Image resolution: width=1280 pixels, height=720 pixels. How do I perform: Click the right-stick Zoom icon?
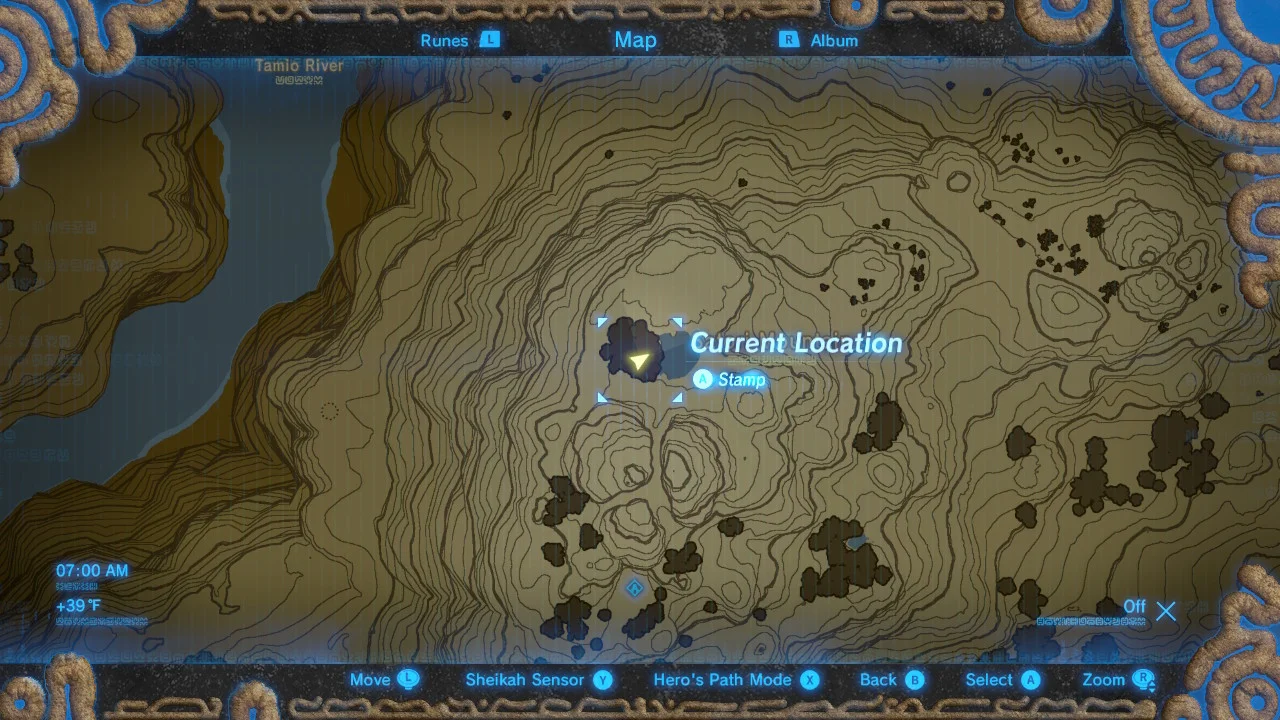point(1143,679)
